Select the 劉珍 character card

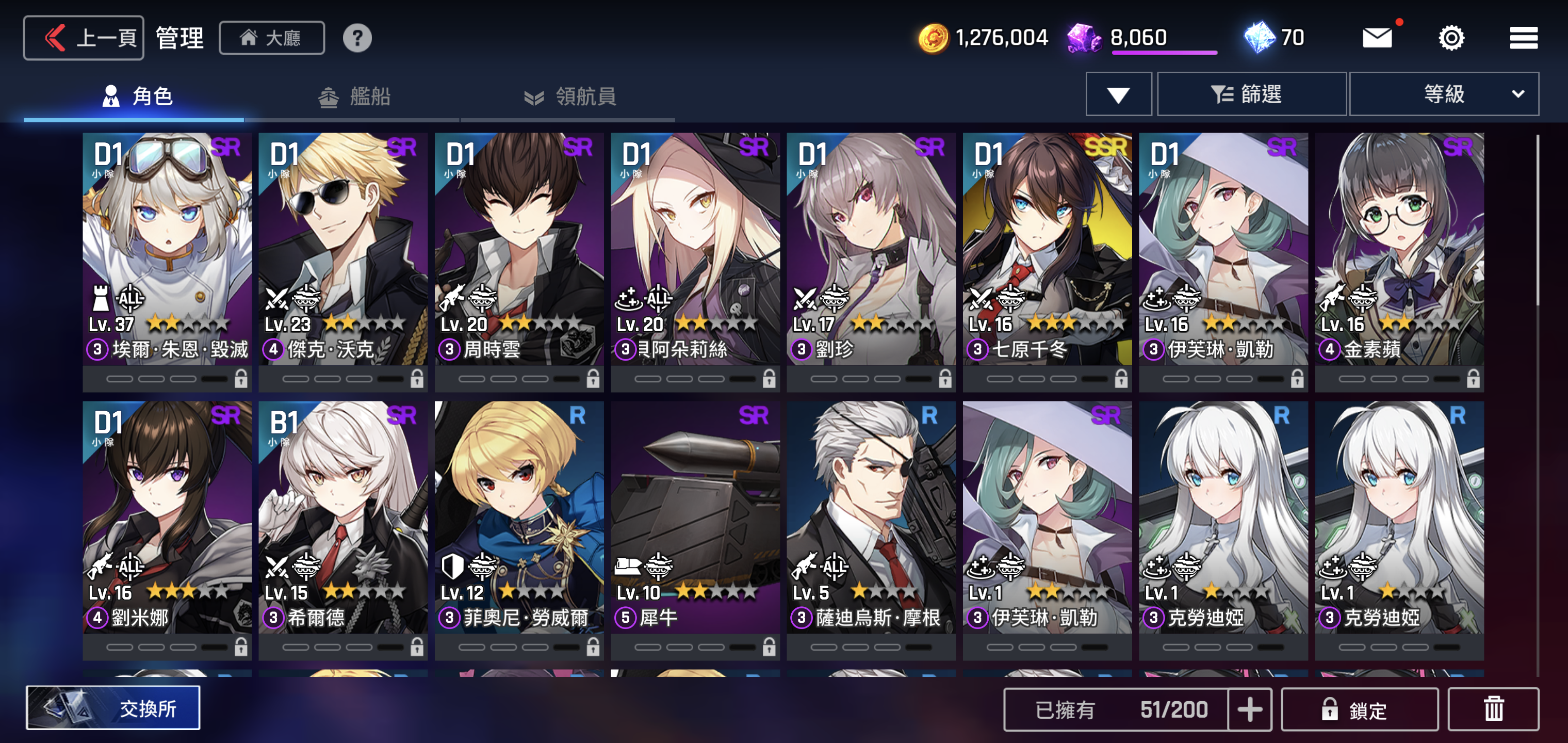tap(872, 256)
